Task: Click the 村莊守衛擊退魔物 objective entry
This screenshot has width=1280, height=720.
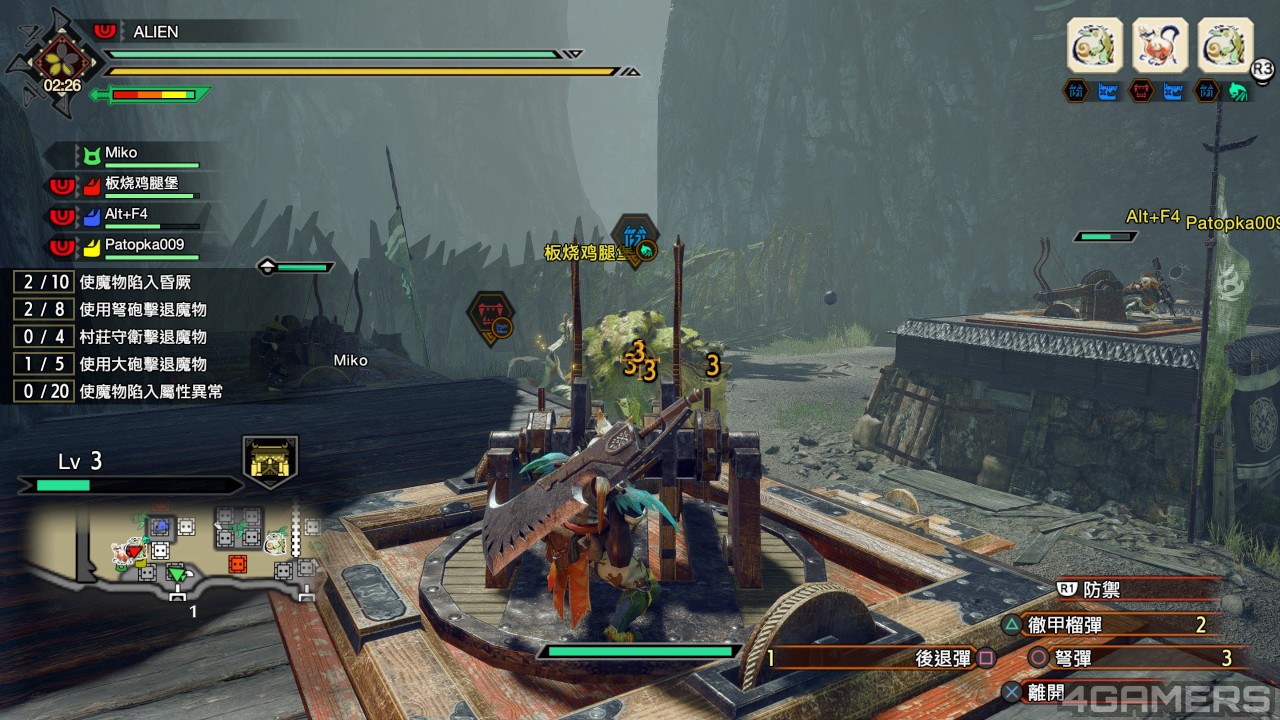Action: [x=143, y=337]
